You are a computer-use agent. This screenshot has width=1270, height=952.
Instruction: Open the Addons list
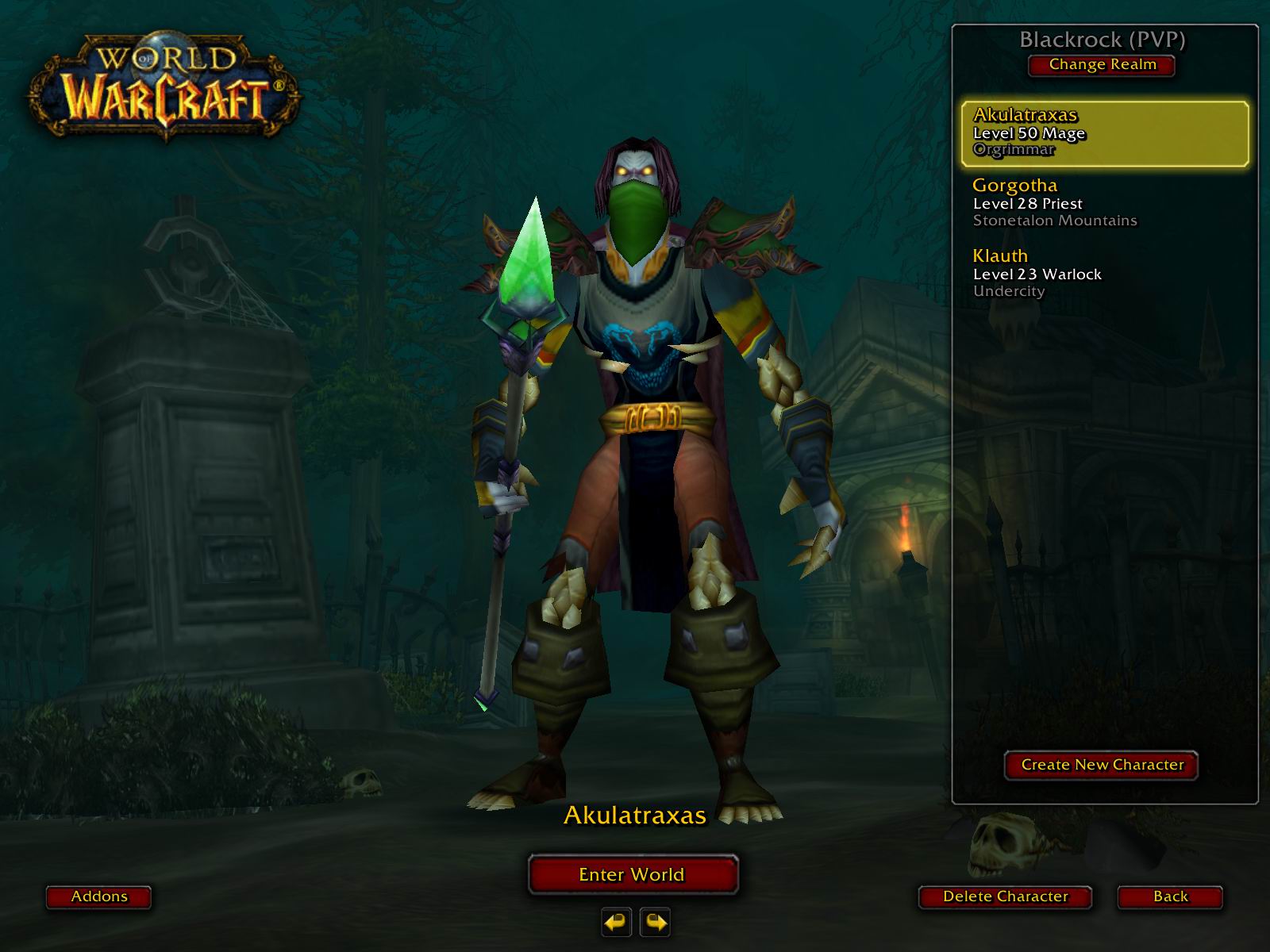click(99, 896)
